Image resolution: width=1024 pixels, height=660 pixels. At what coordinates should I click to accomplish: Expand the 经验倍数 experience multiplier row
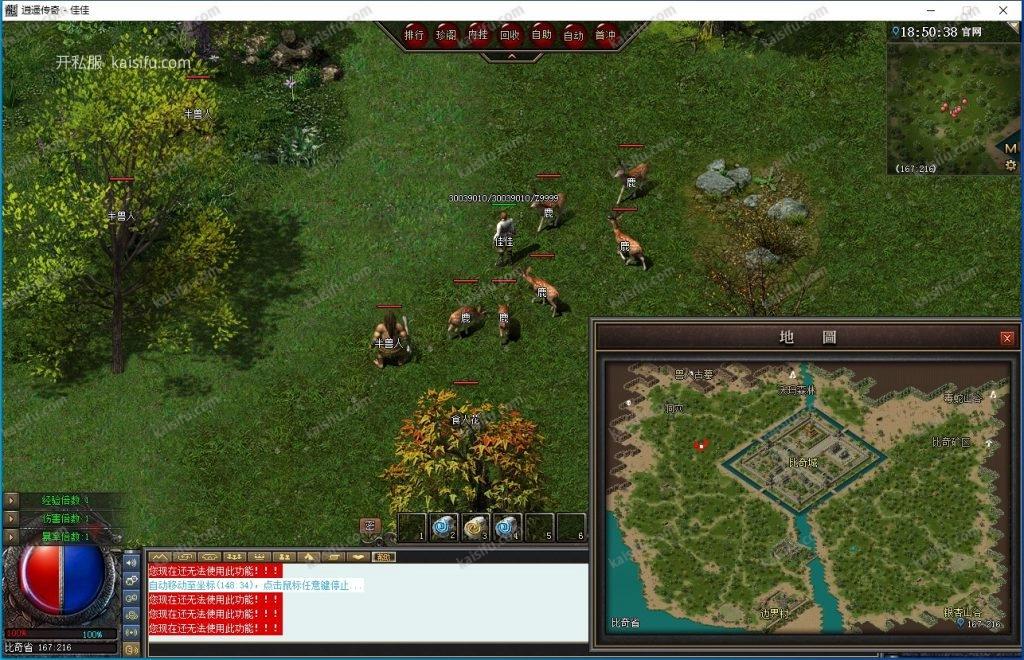pos(11,499)
